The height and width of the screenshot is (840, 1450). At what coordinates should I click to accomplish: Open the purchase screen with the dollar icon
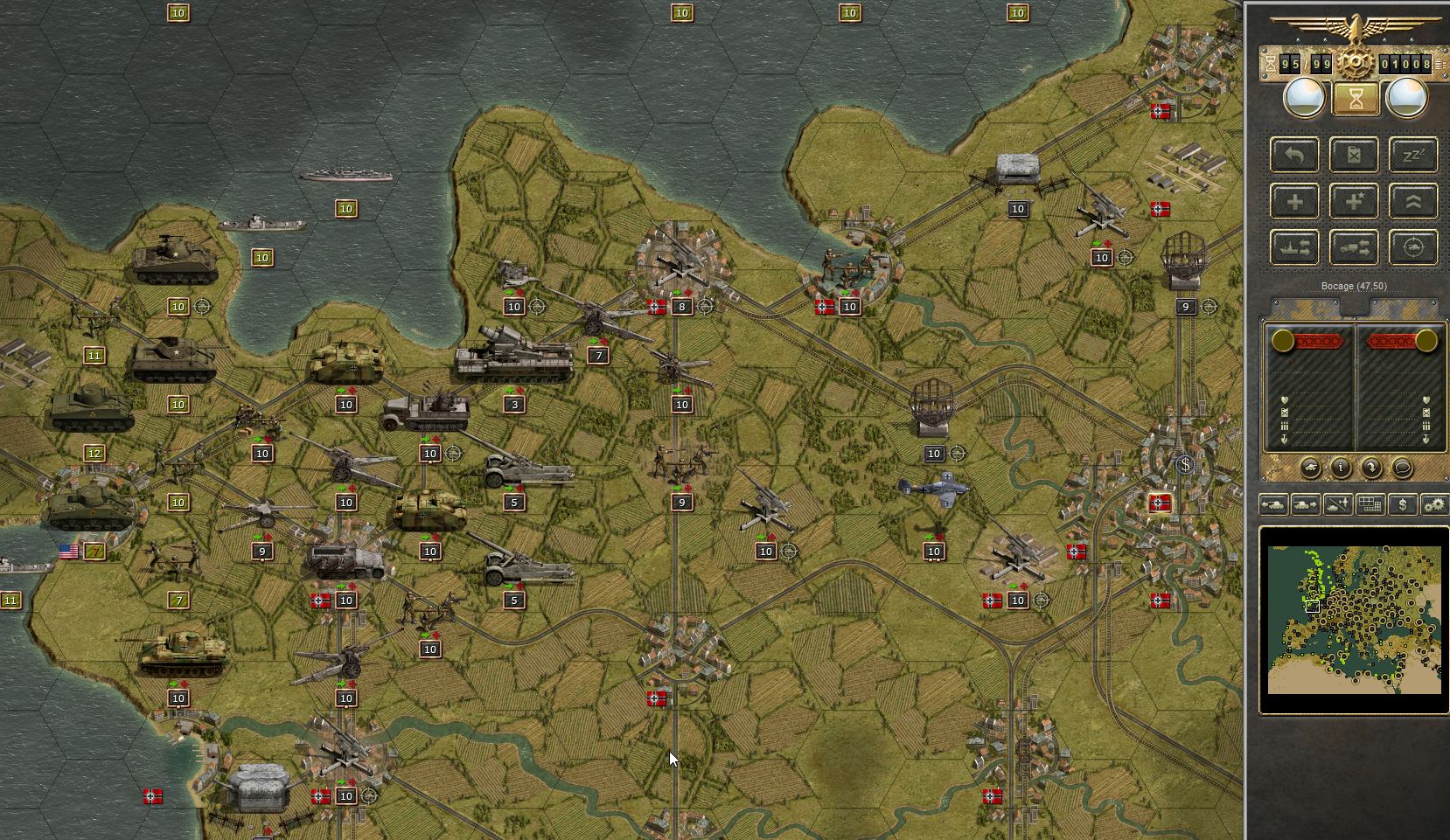(1403, 505)
